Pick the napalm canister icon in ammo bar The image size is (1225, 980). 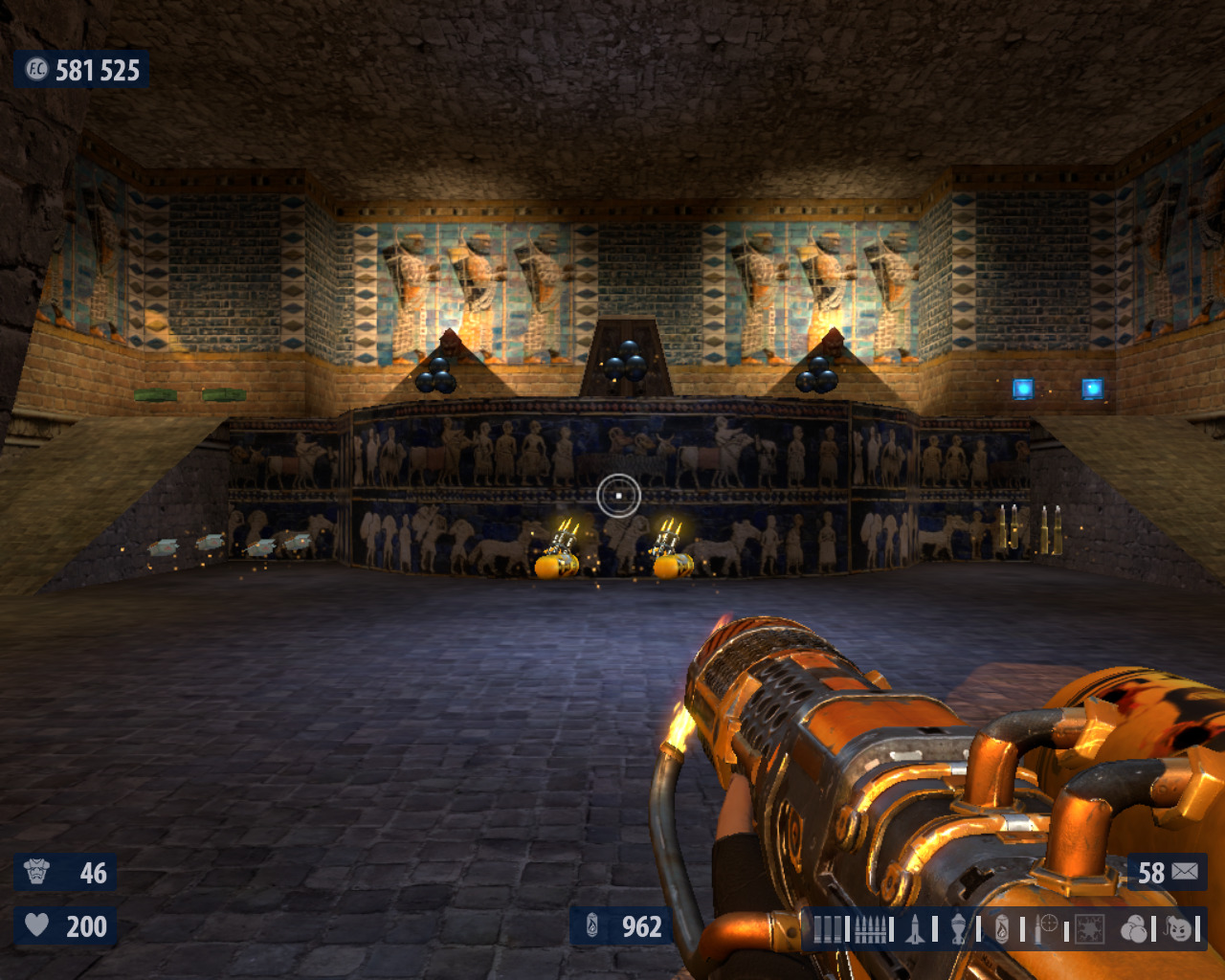[1002, 928]
